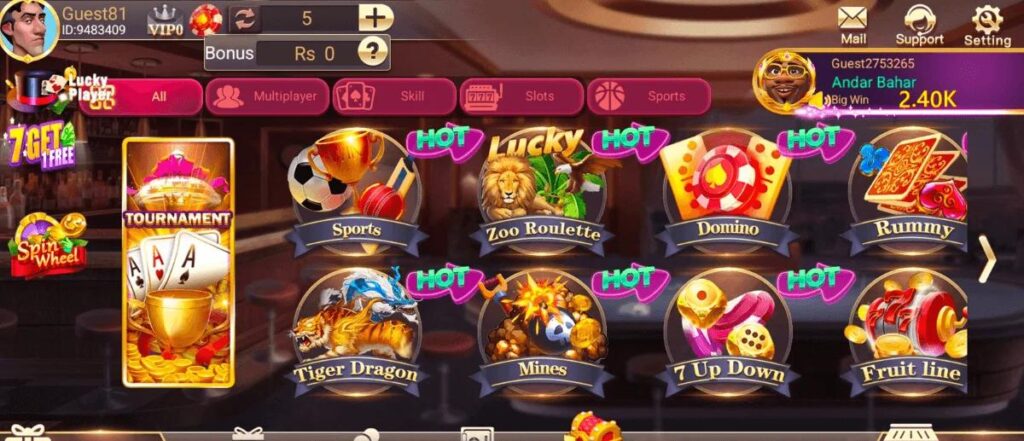
Task: Open the Support page
Action: [x=919, y=24]
